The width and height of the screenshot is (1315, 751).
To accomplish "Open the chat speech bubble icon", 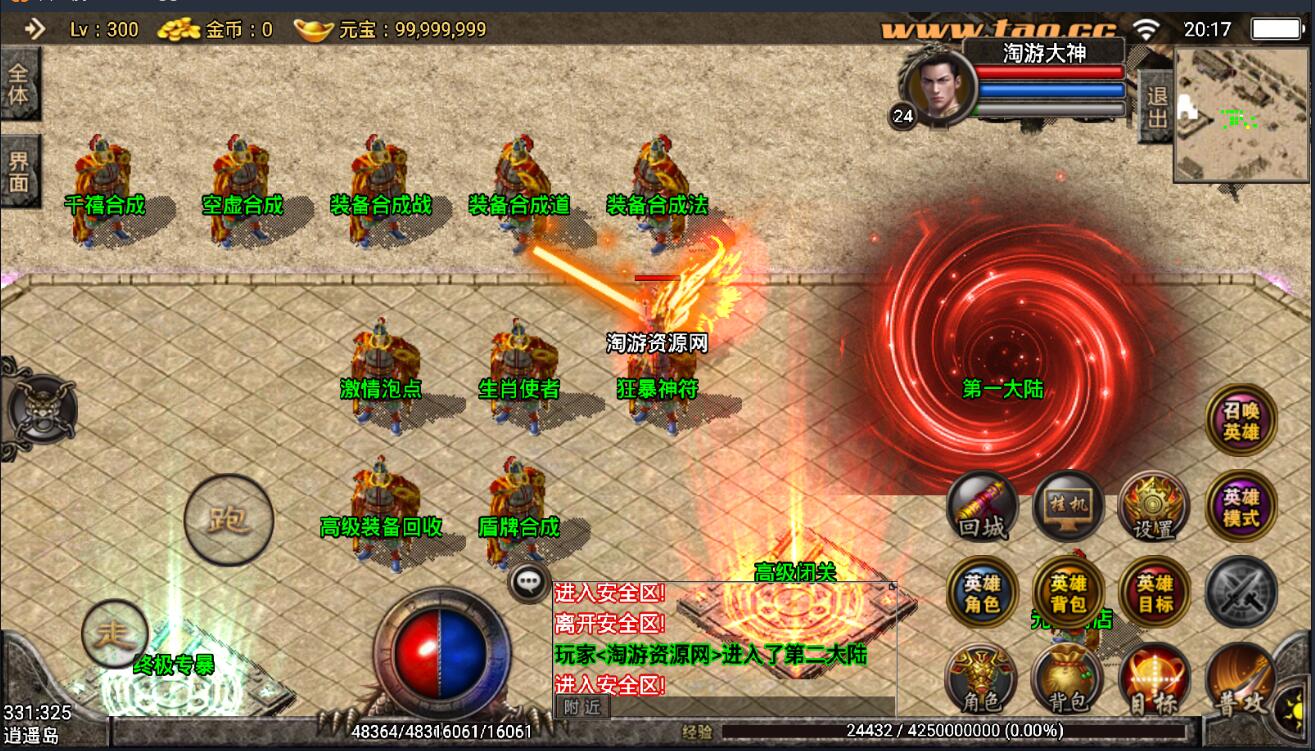I will tap(529, 582).
